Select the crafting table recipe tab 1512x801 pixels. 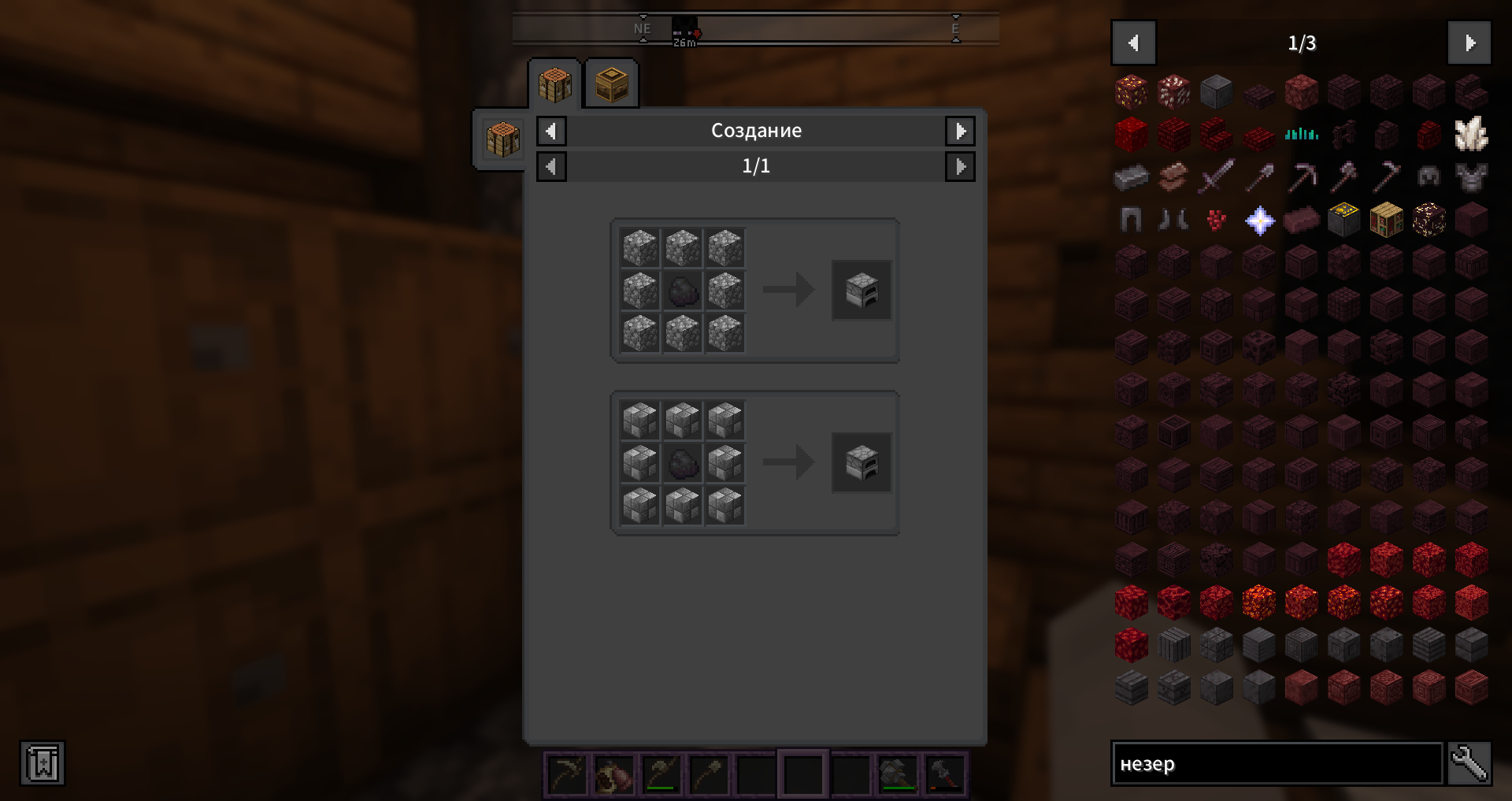(555, 84)
